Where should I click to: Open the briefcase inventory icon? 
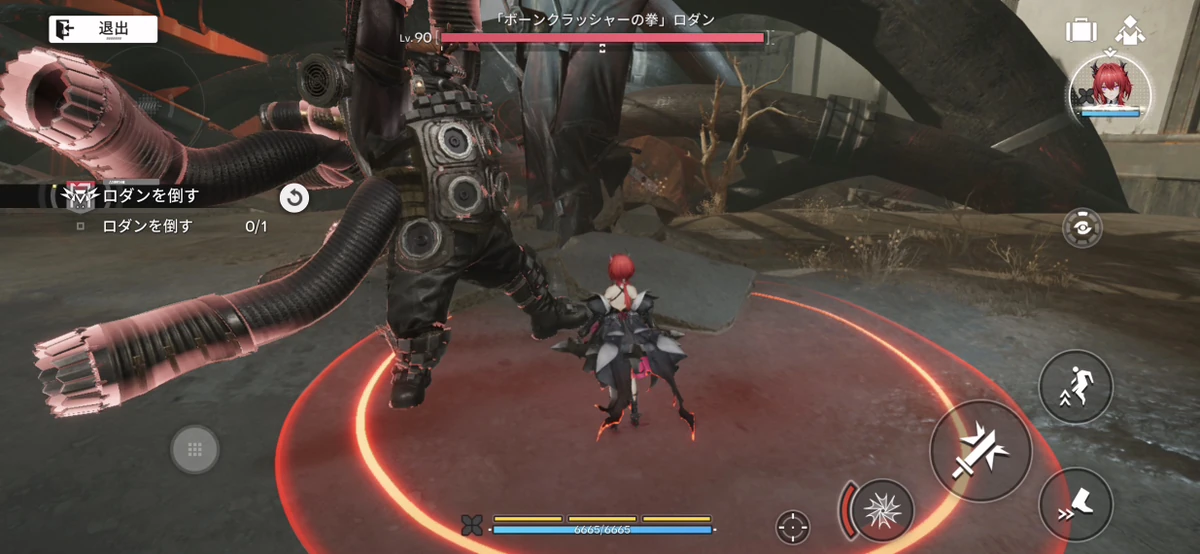(1081, 30)
